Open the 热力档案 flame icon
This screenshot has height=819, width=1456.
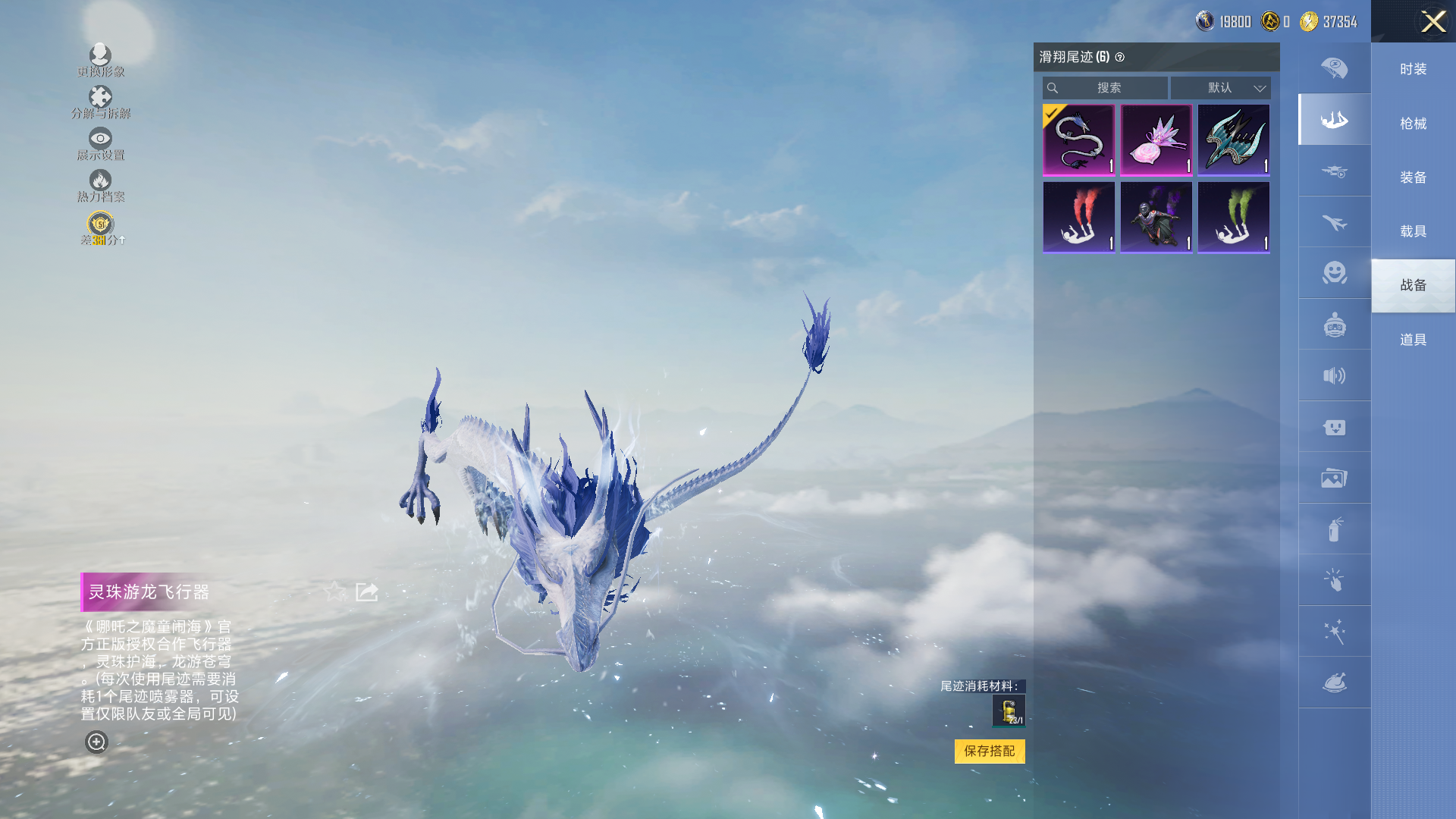(100, 185)
